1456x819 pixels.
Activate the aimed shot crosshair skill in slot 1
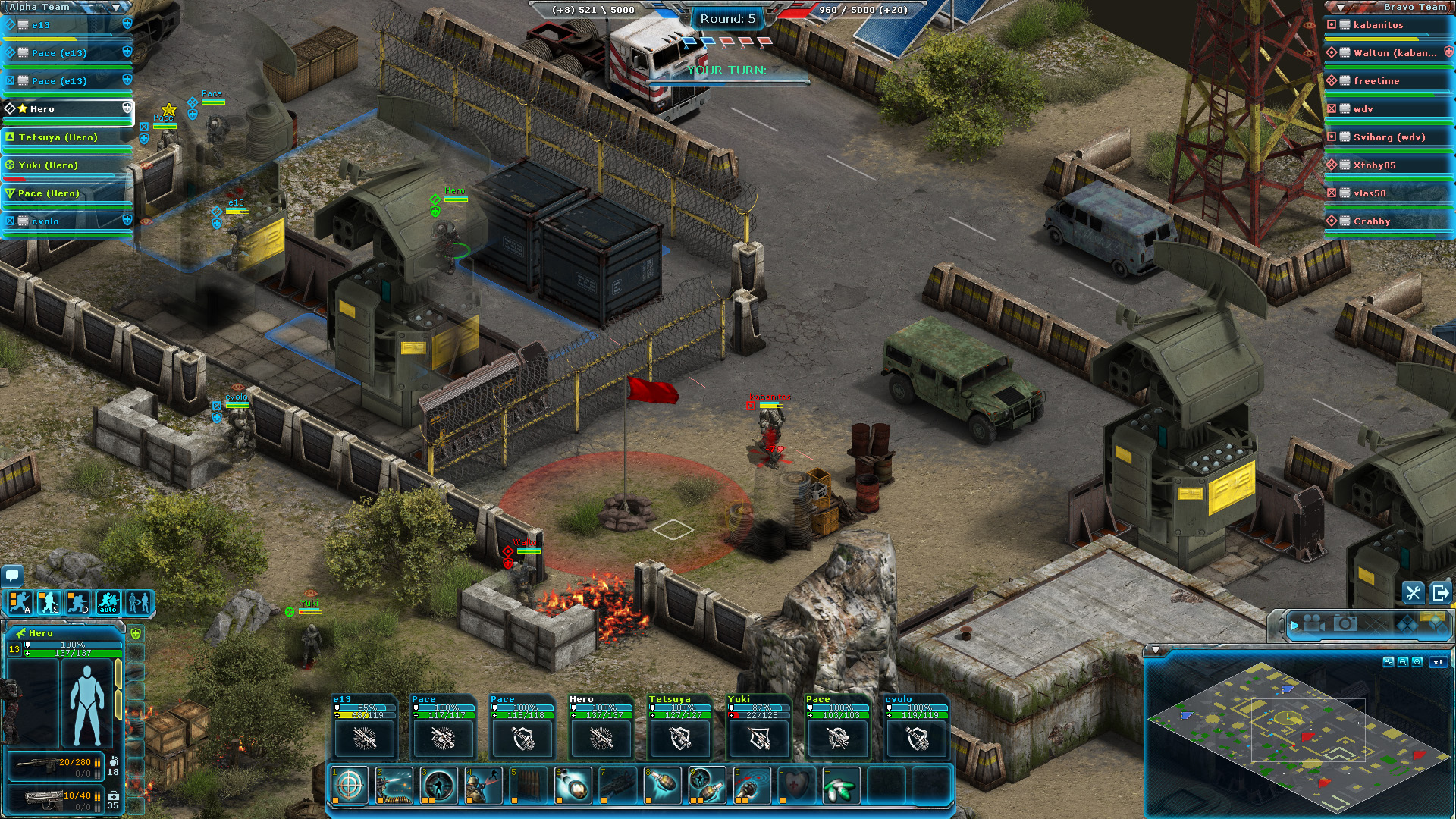point(348,786)
